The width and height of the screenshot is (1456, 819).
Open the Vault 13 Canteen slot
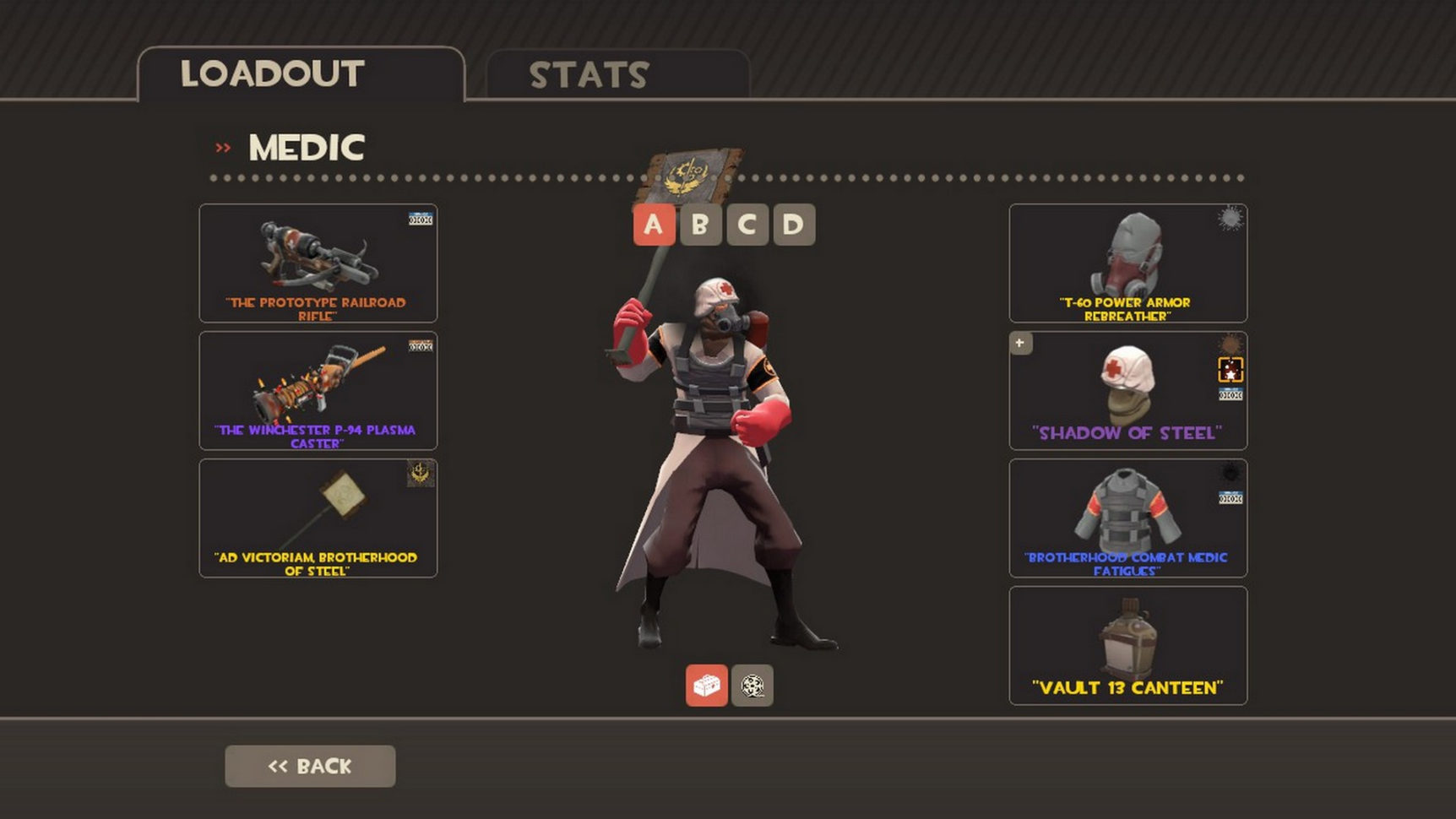click(1127, 645)
